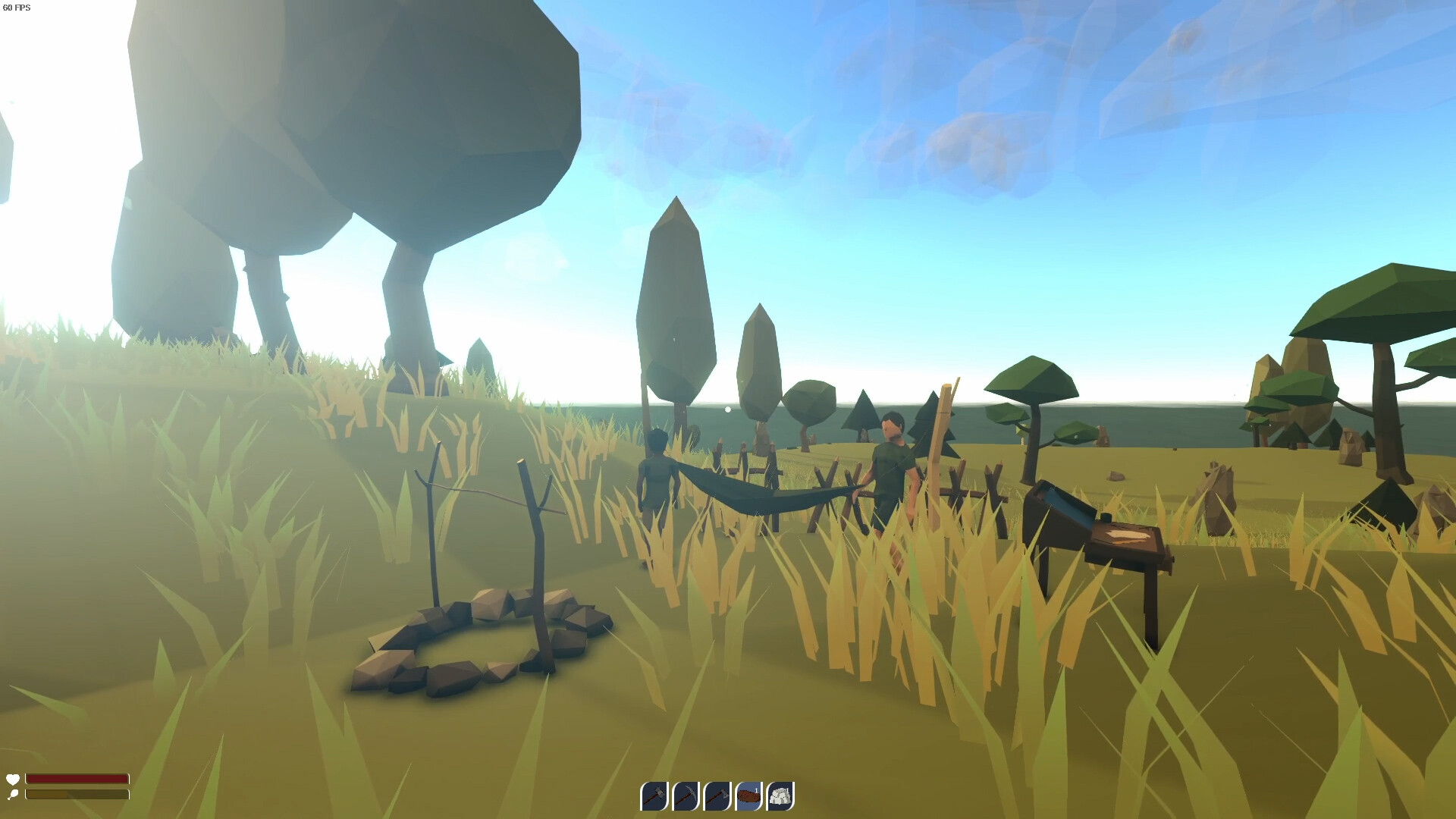The width and height of the screenshot is (1456, 819).
Task: Equip the axe in the third hotbar slot
Action: click(717, 796)
